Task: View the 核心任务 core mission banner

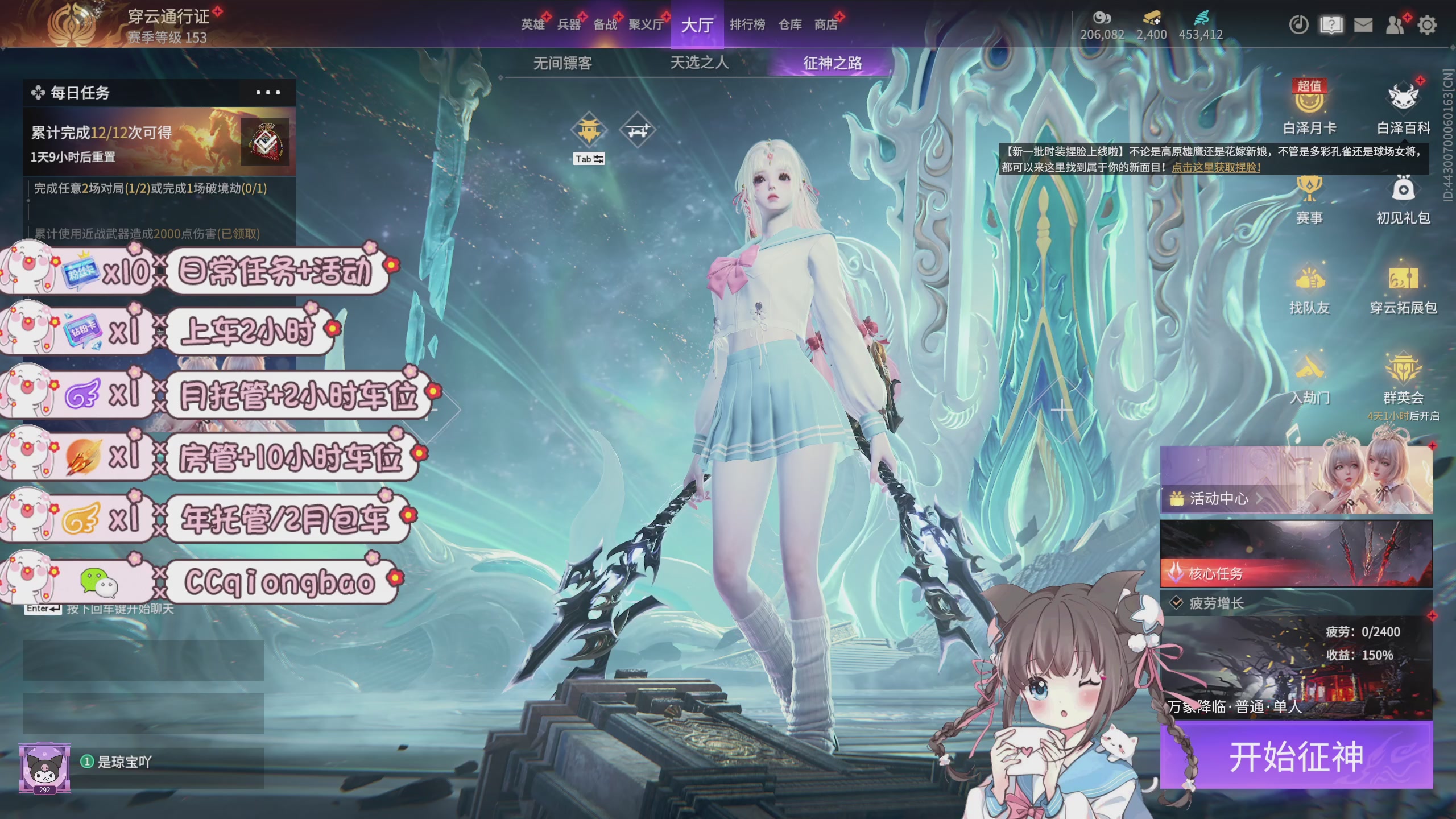Action: pos(1296,554)
